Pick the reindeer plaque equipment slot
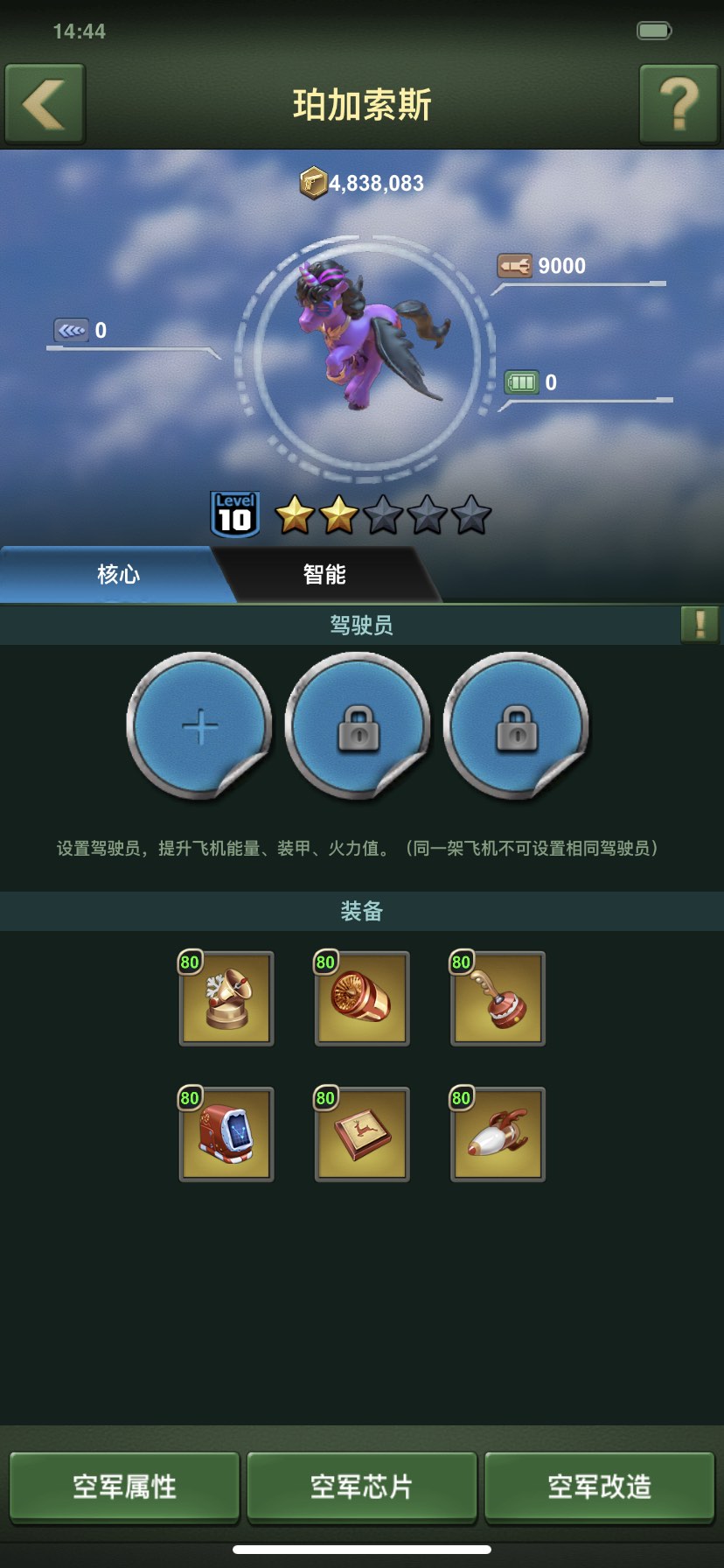 [362, 1134]
